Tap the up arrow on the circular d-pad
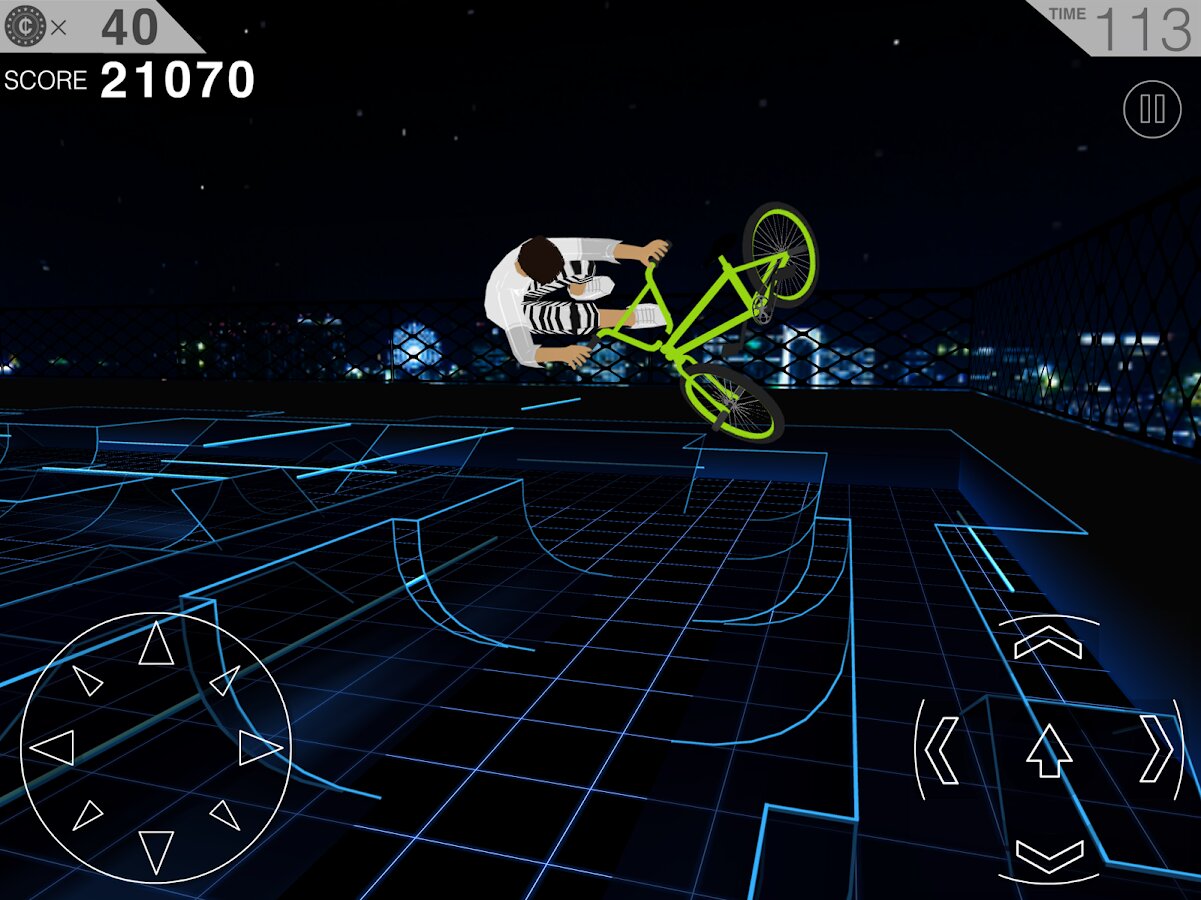Viewport: 1201px width, 900px height. click(x=156, y=644)
